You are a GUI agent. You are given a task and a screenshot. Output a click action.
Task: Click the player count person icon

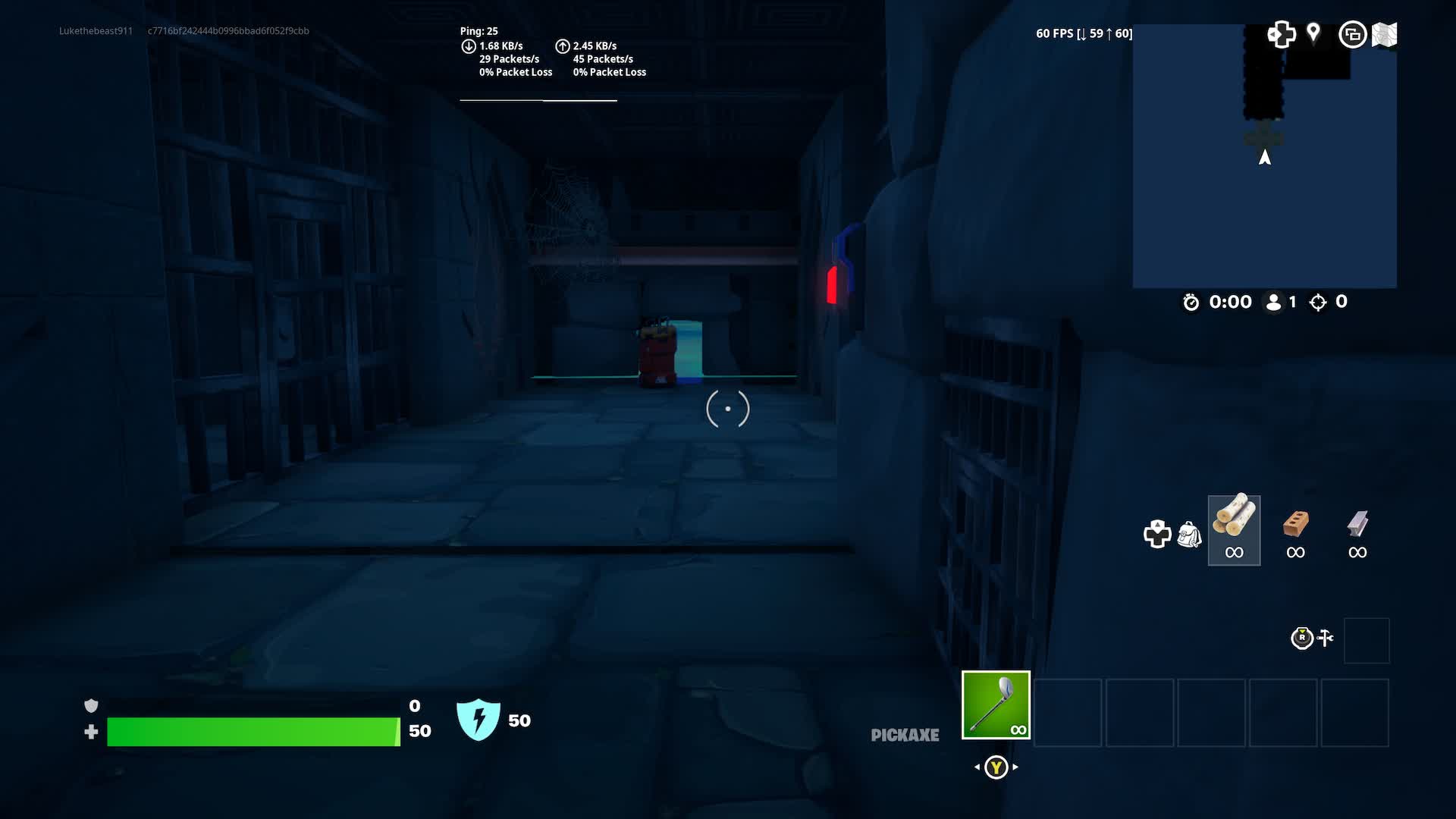coord(1272,302)
